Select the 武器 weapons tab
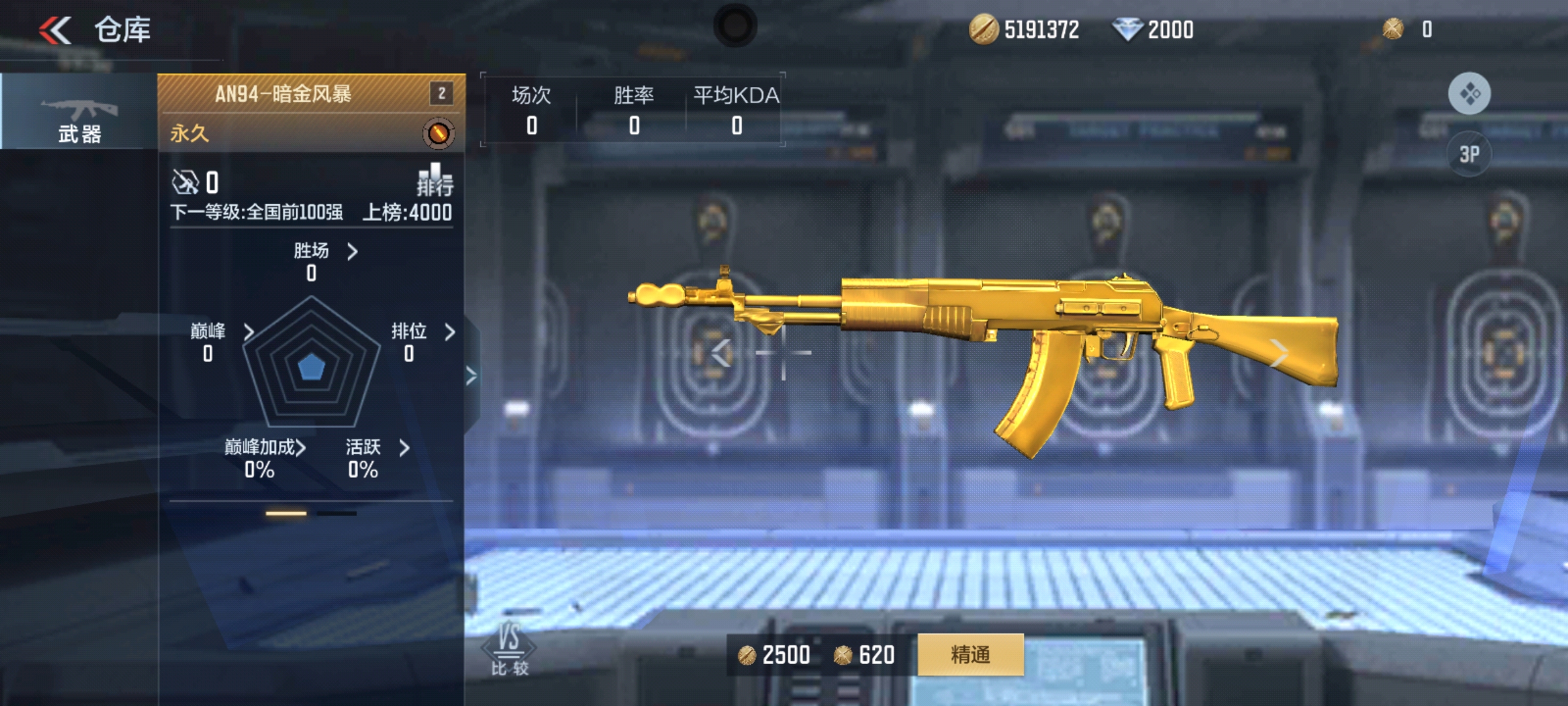The height and width of the screenshot is (706, 1568). [79, 112]
